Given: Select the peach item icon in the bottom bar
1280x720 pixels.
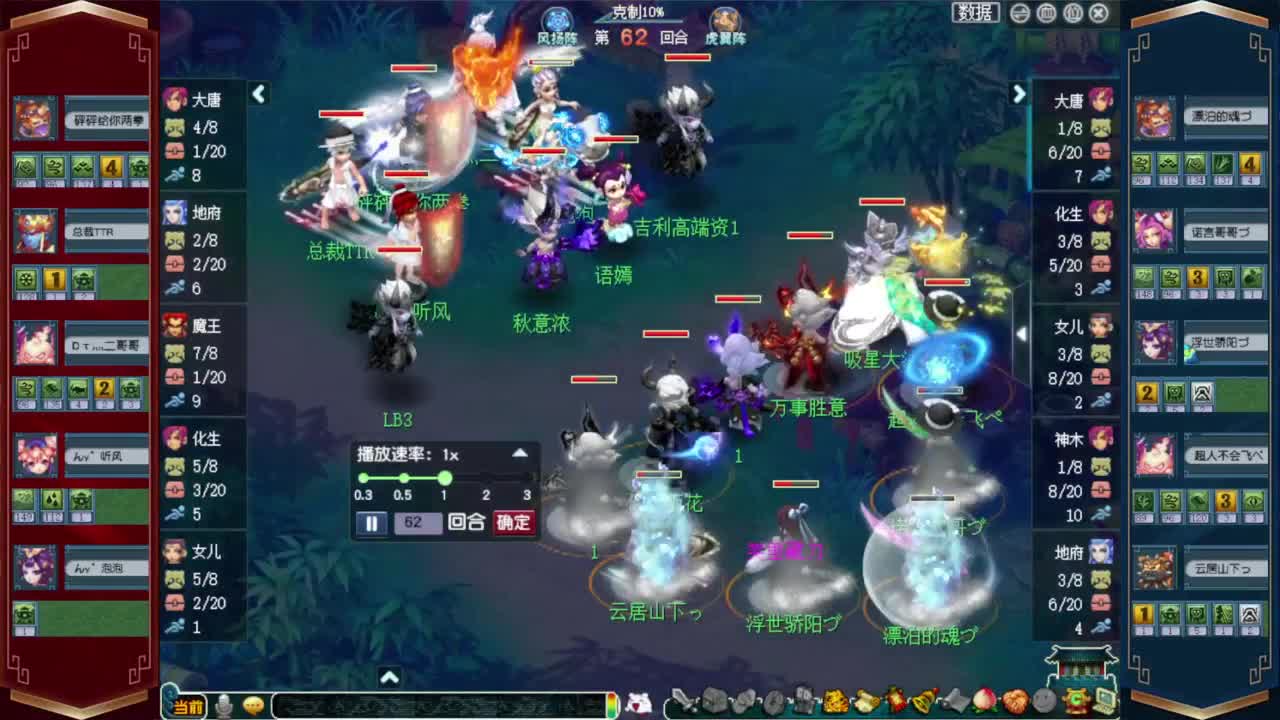Looking at the screenshot, I should tap(982, 703).
